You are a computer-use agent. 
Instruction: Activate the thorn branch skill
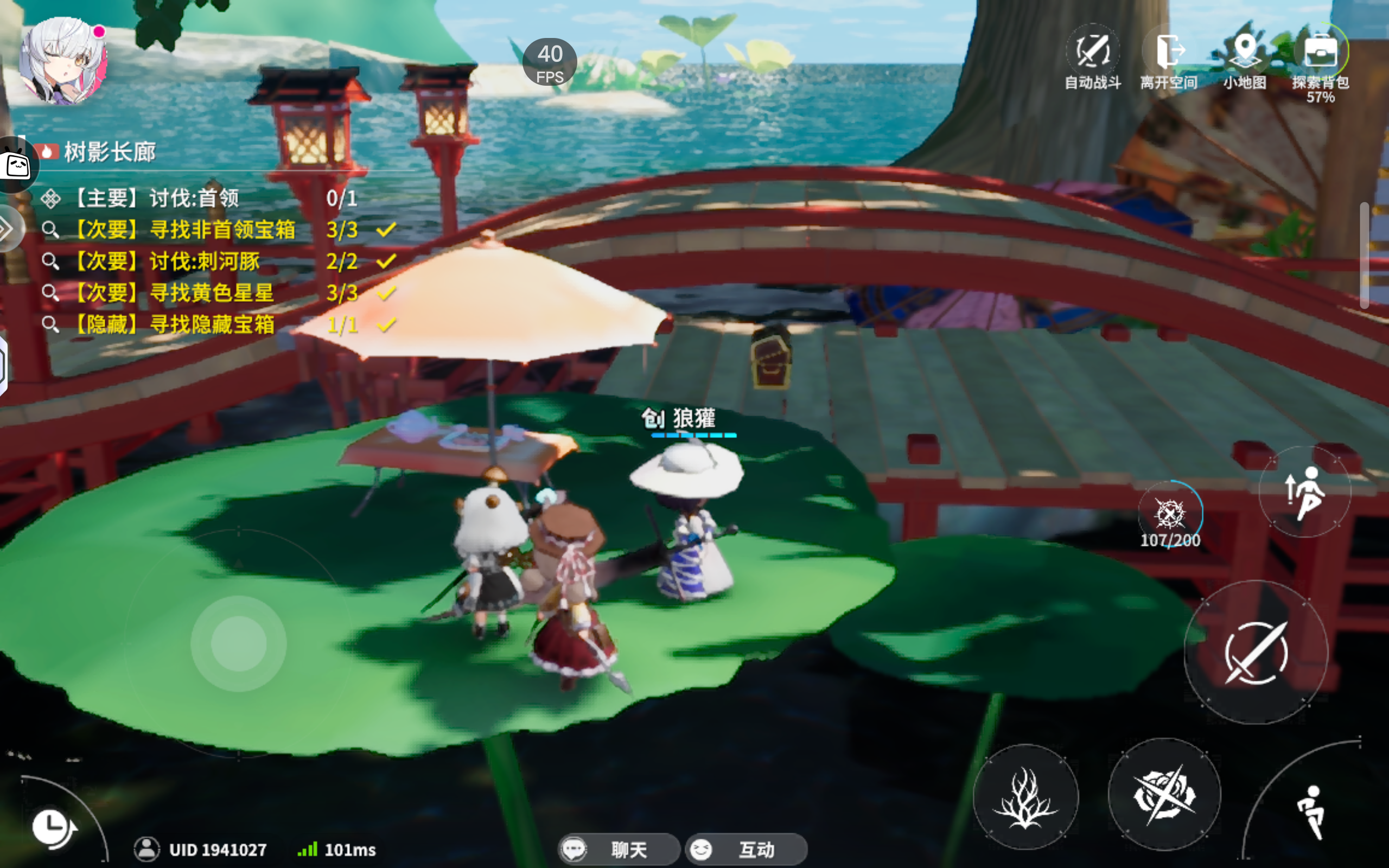click(x=1025, y=797)
